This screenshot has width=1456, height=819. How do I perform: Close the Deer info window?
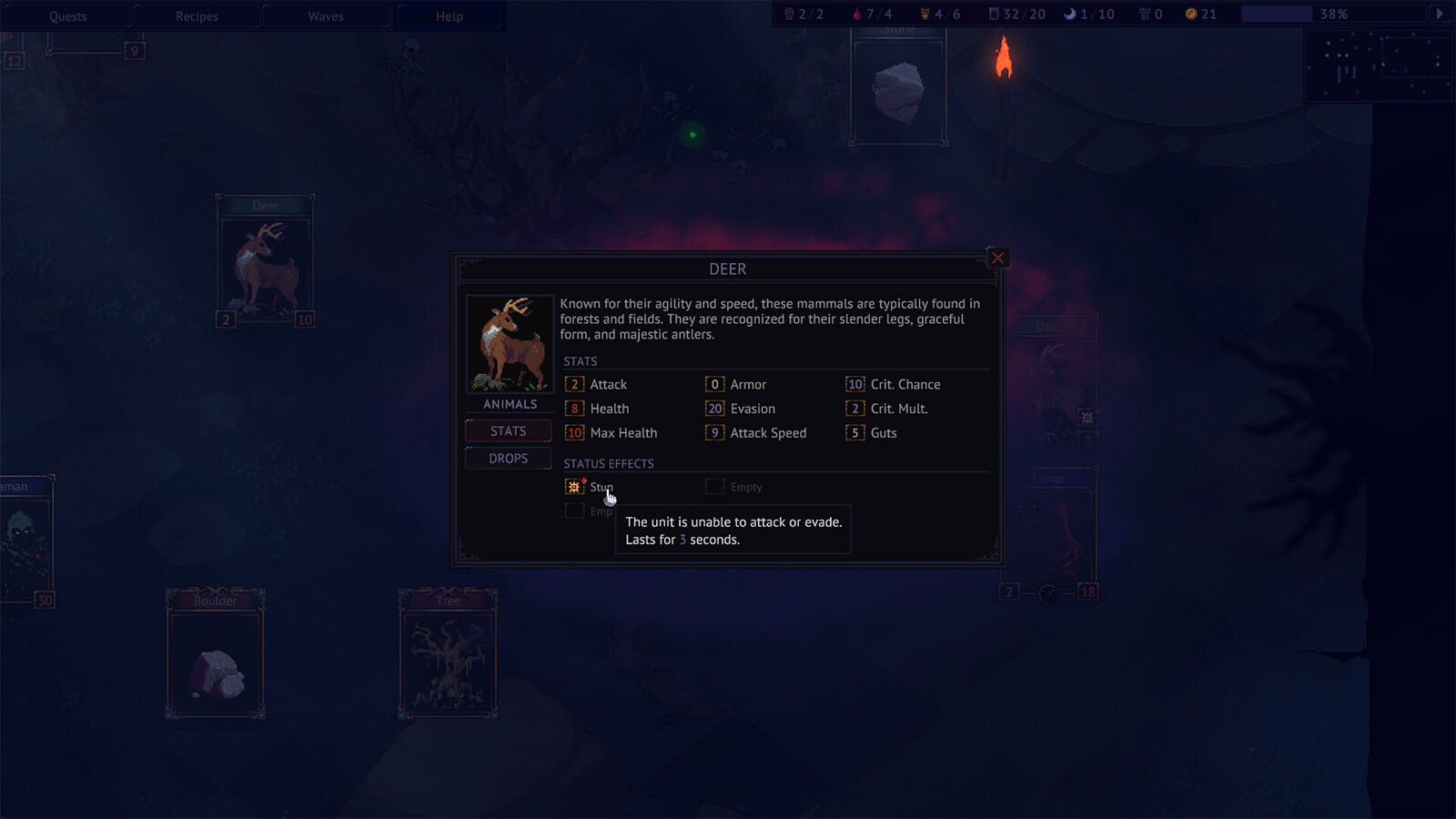[997, 258]
